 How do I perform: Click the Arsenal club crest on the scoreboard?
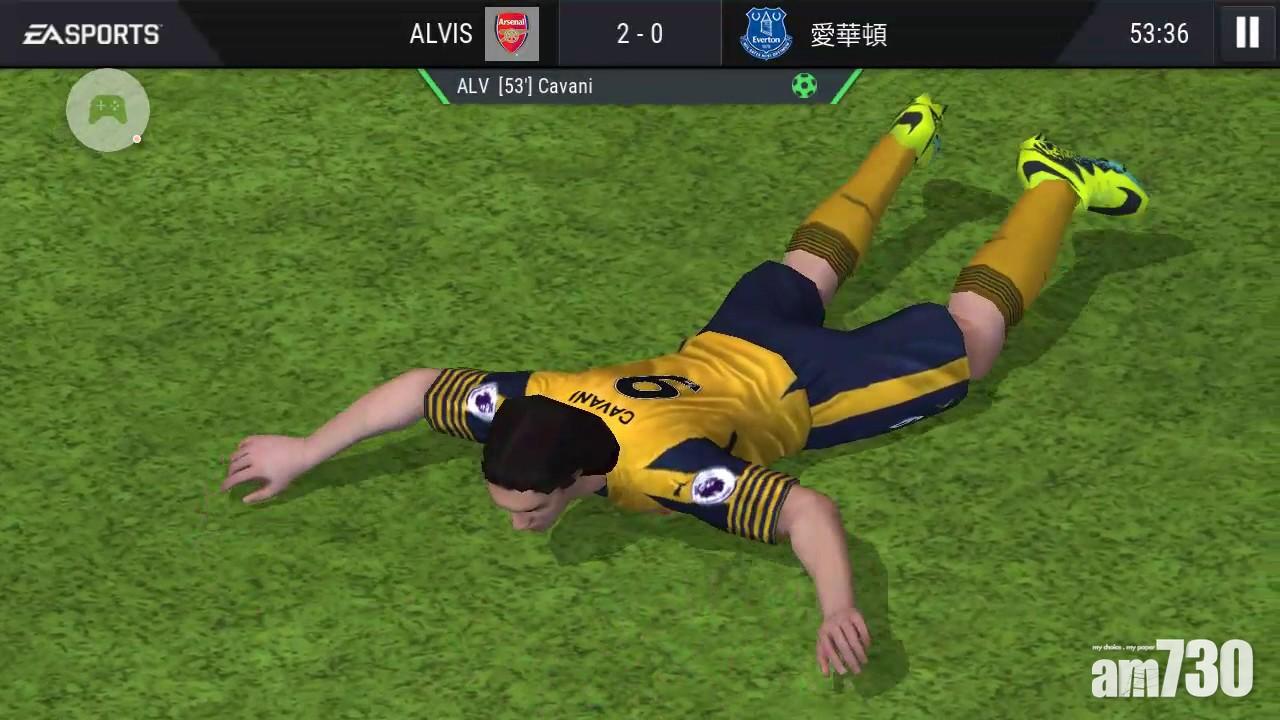pyautogui.click(x=513, y=33)
